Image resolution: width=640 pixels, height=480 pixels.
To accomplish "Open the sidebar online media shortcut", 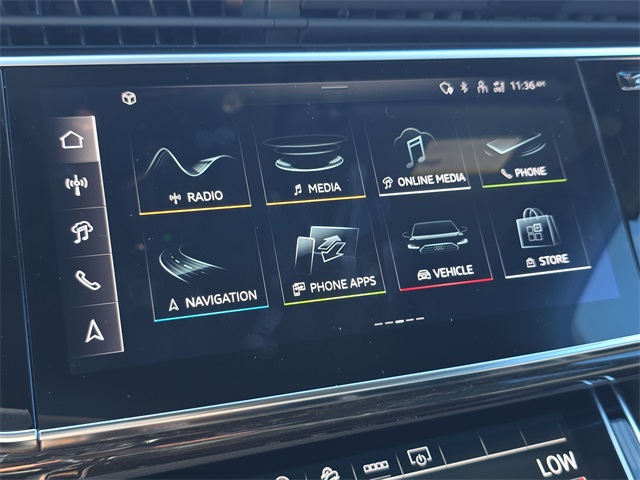I will coord(82,231).
